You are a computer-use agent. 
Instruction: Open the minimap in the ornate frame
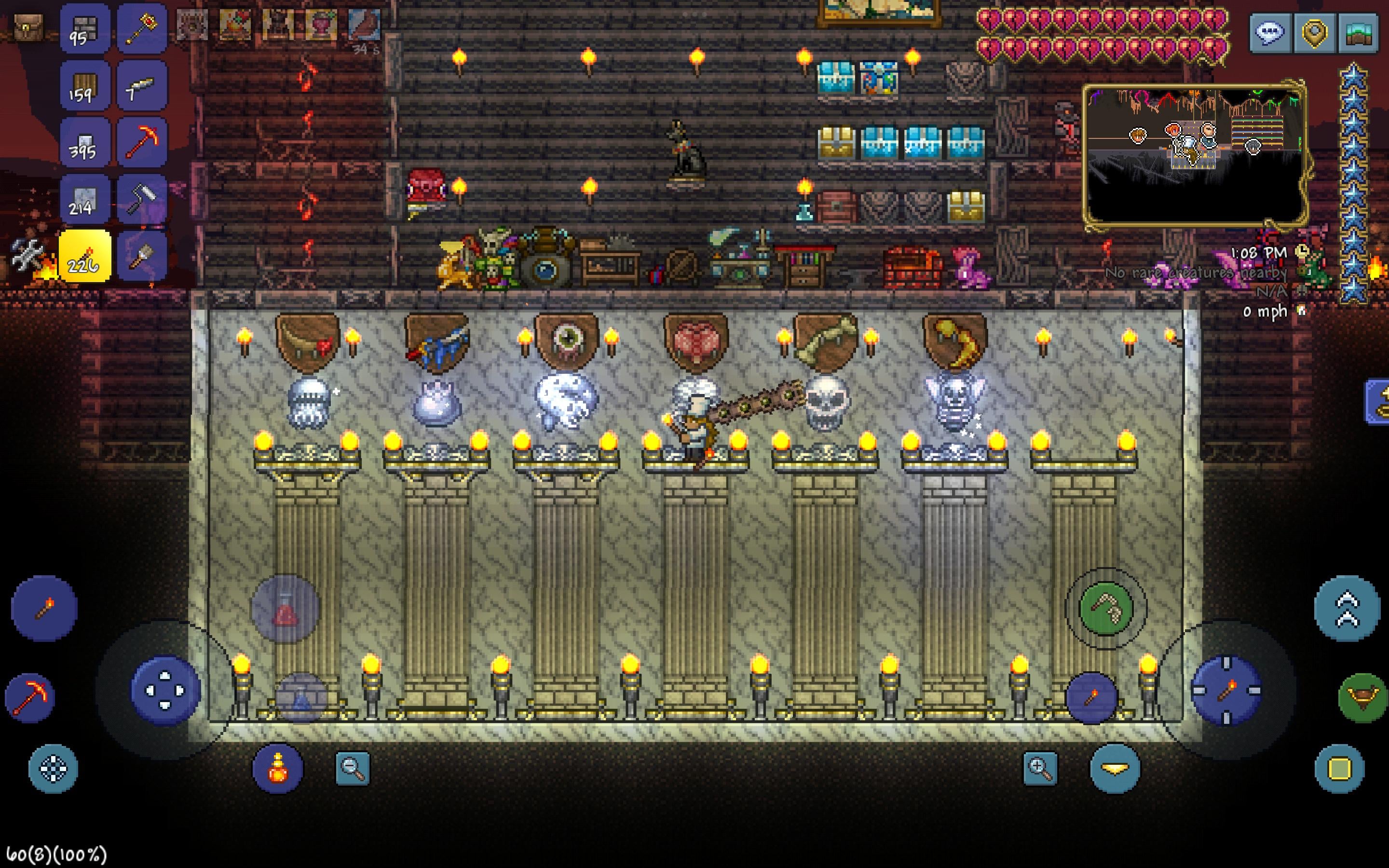tap(1193, 154)
